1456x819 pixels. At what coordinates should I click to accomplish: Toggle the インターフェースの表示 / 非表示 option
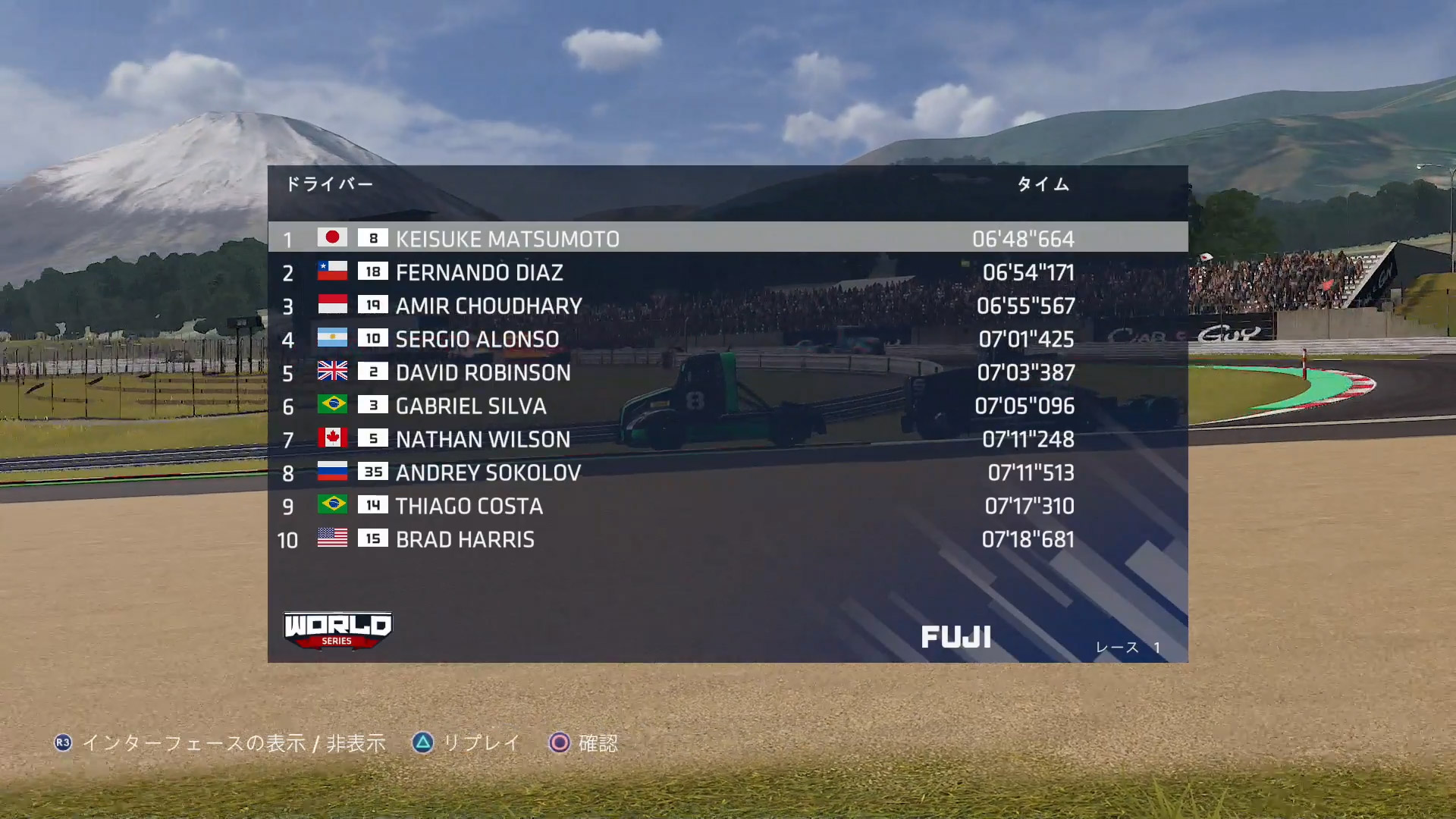click(220, 742)
